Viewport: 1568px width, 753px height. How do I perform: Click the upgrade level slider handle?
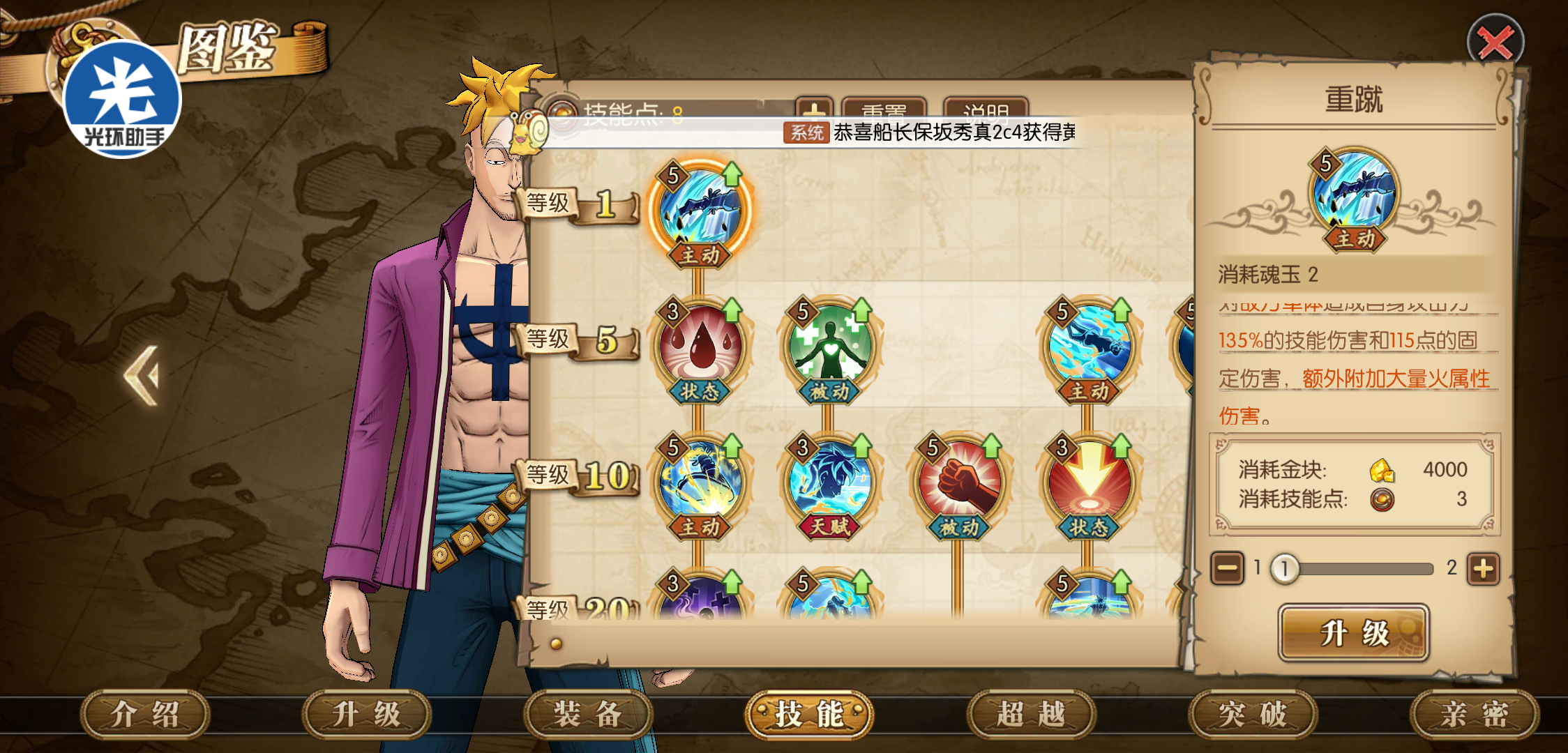pyautogui.click(x=1284, y=569)
